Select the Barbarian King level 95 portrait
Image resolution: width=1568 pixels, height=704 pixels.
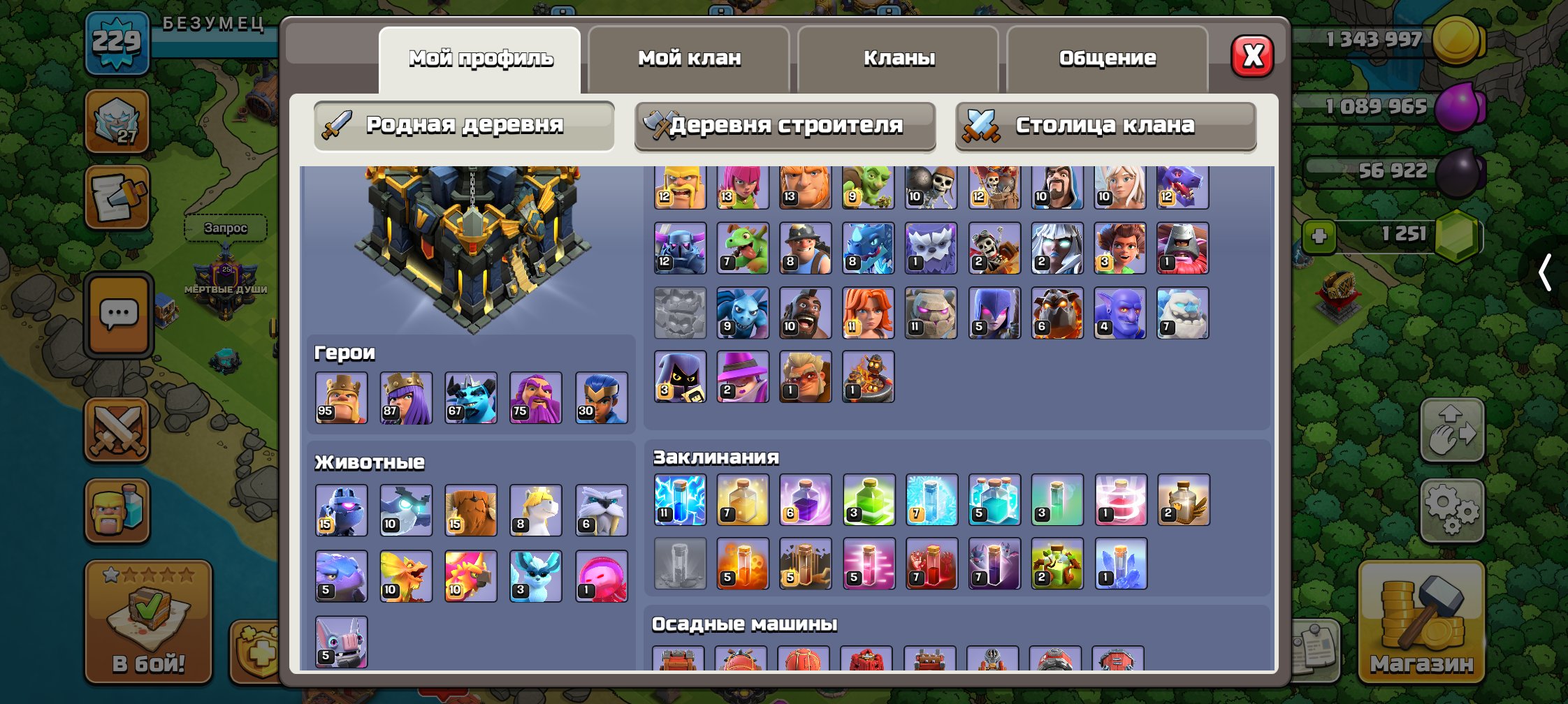[x=342, y=398]
